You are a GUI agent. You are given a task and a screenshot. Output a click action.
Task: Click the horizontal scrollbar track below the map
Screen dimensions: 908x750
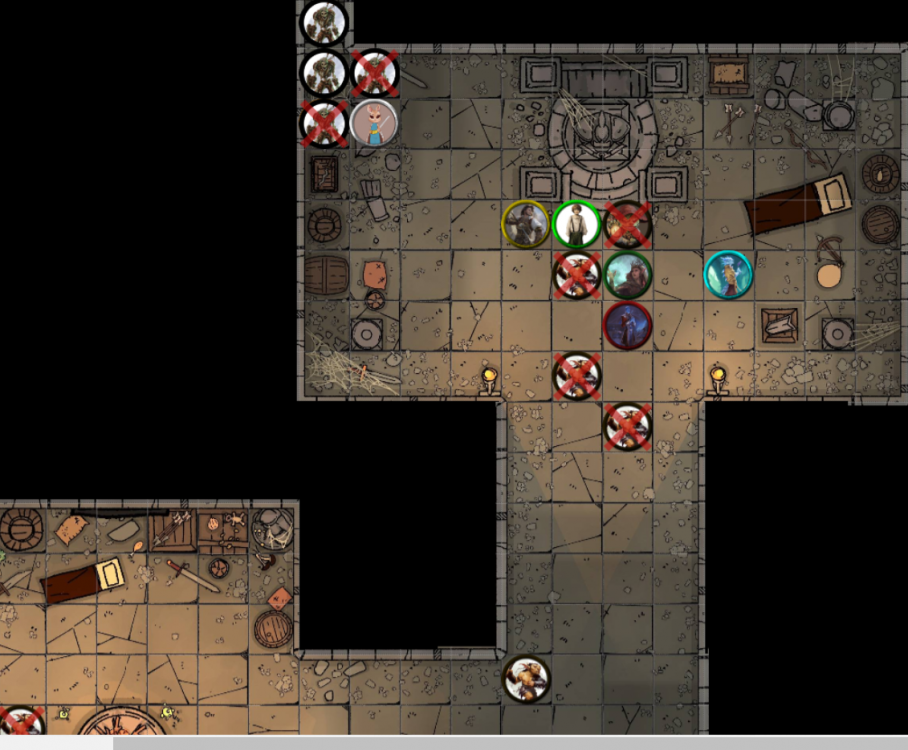pos(500,742)
